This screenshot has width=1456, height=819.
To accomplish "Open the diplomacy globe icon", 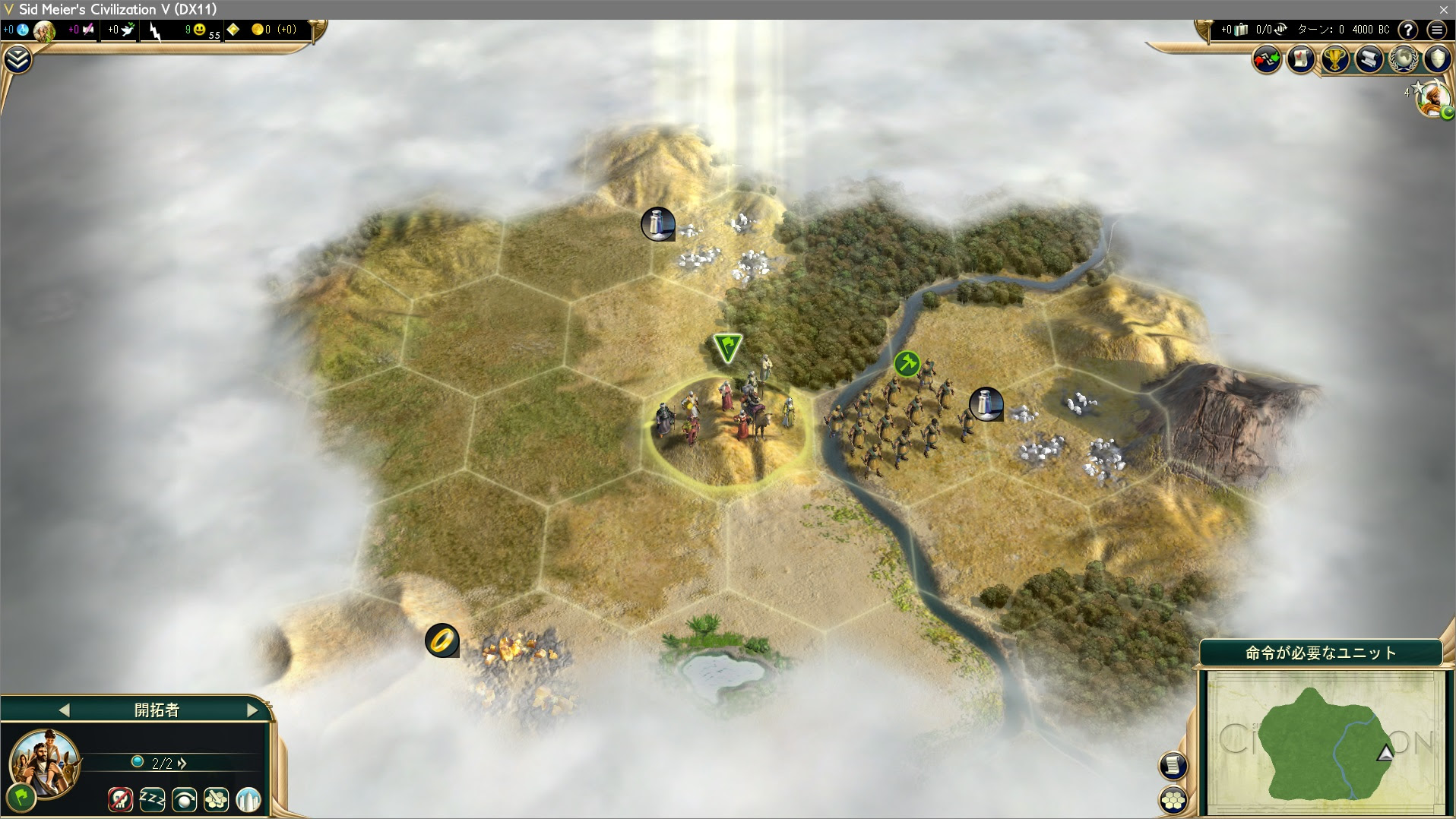I will 1402,59.
